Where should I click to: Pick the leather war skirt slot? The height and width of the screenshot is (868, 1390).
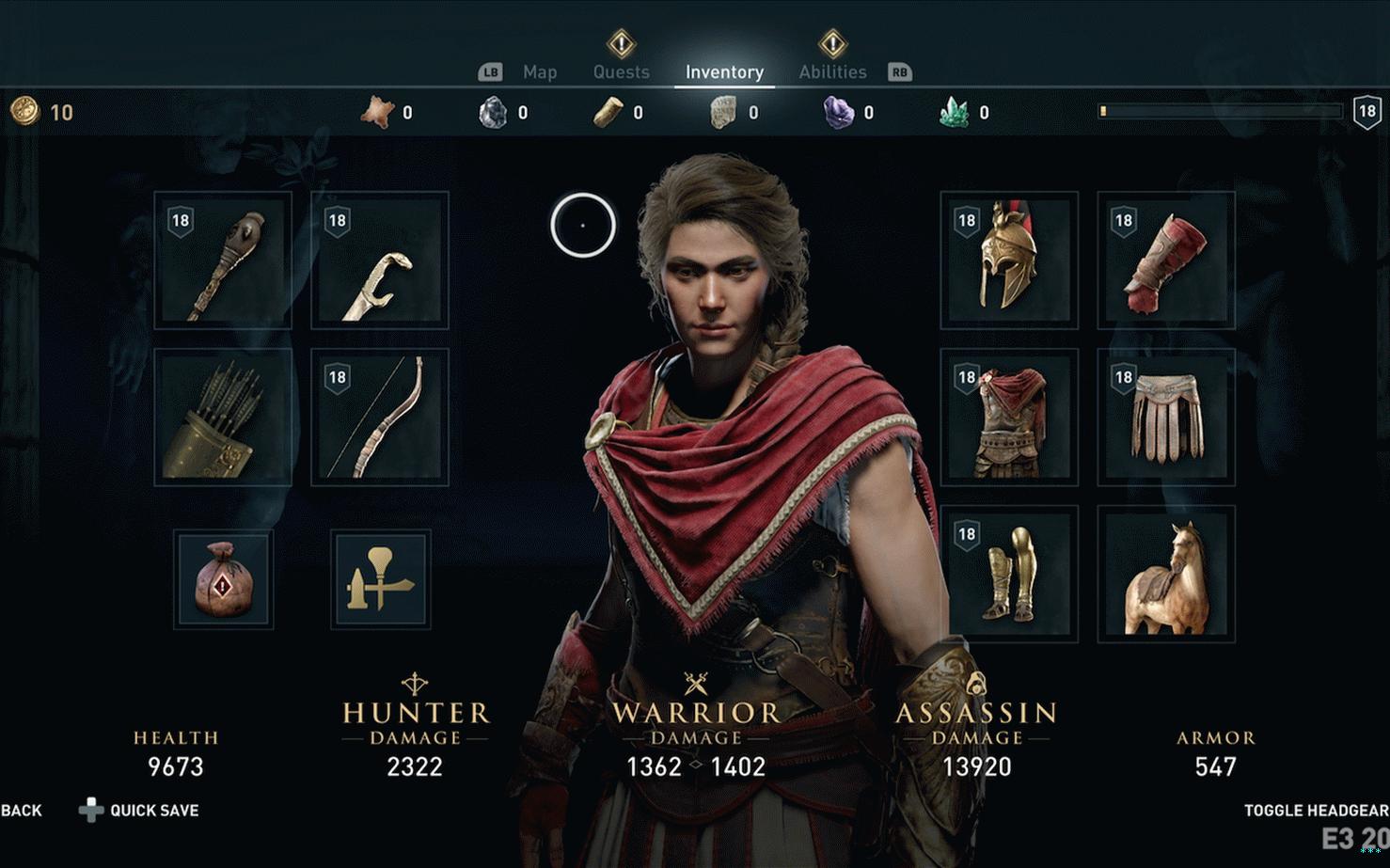(x=1166, y=418)
